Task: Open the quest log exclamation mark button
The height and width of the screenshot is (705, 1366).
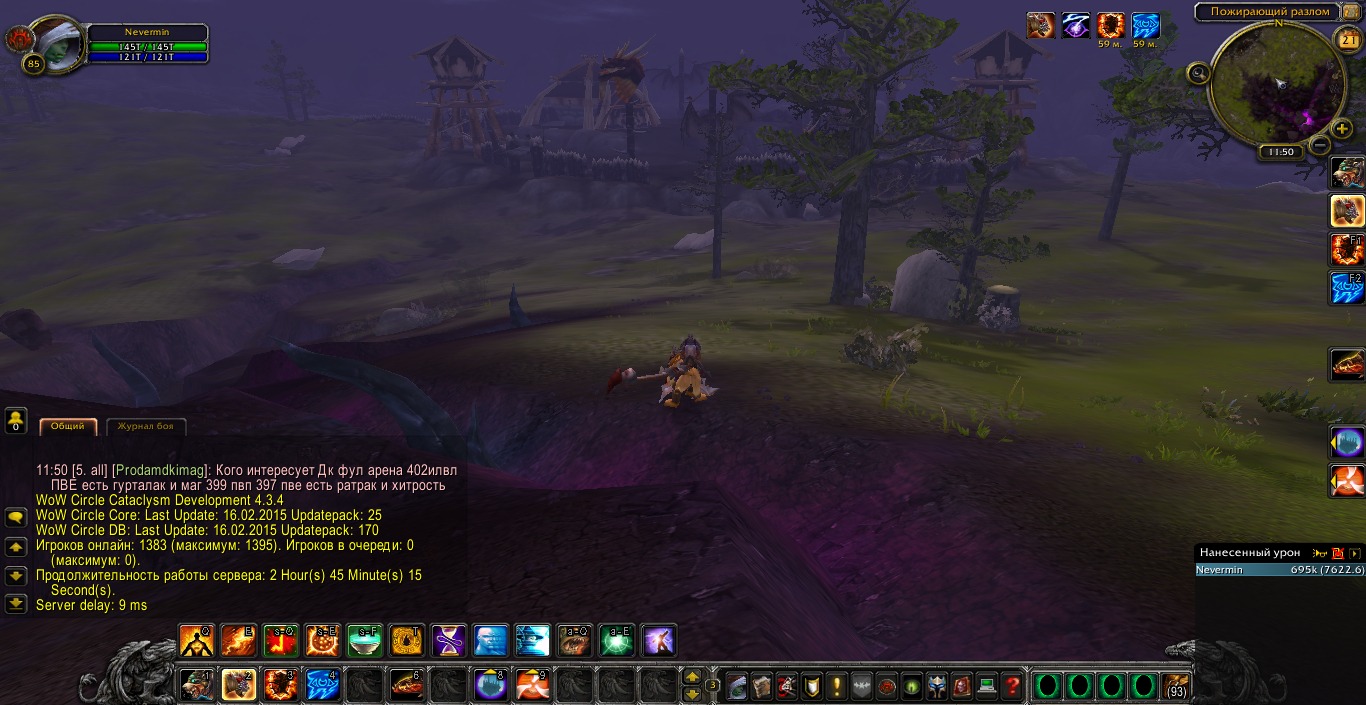Action: [836, 686]
